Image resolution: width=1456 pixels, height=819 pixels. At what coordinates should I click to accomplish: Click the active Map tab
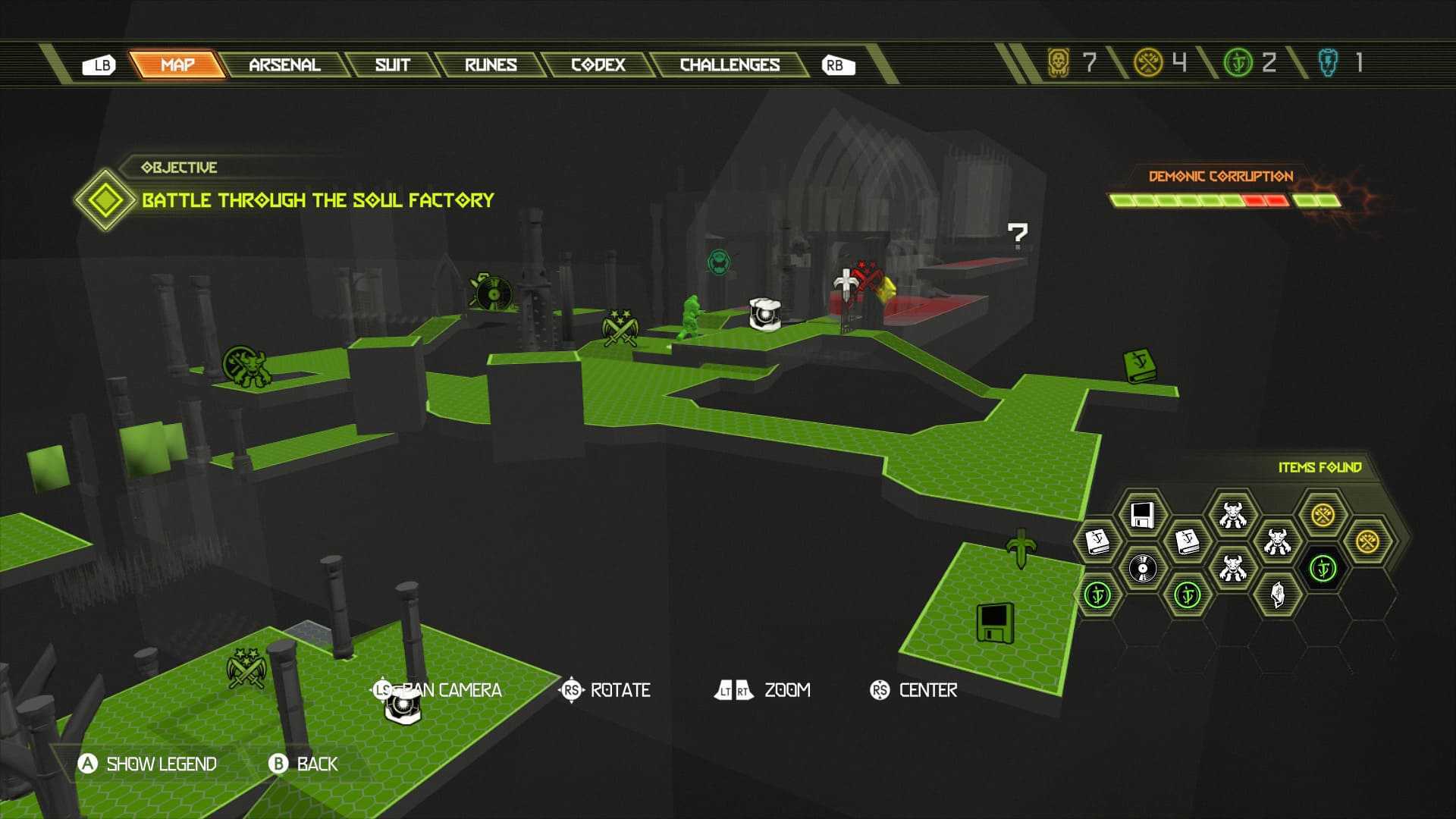click(177, 65)
